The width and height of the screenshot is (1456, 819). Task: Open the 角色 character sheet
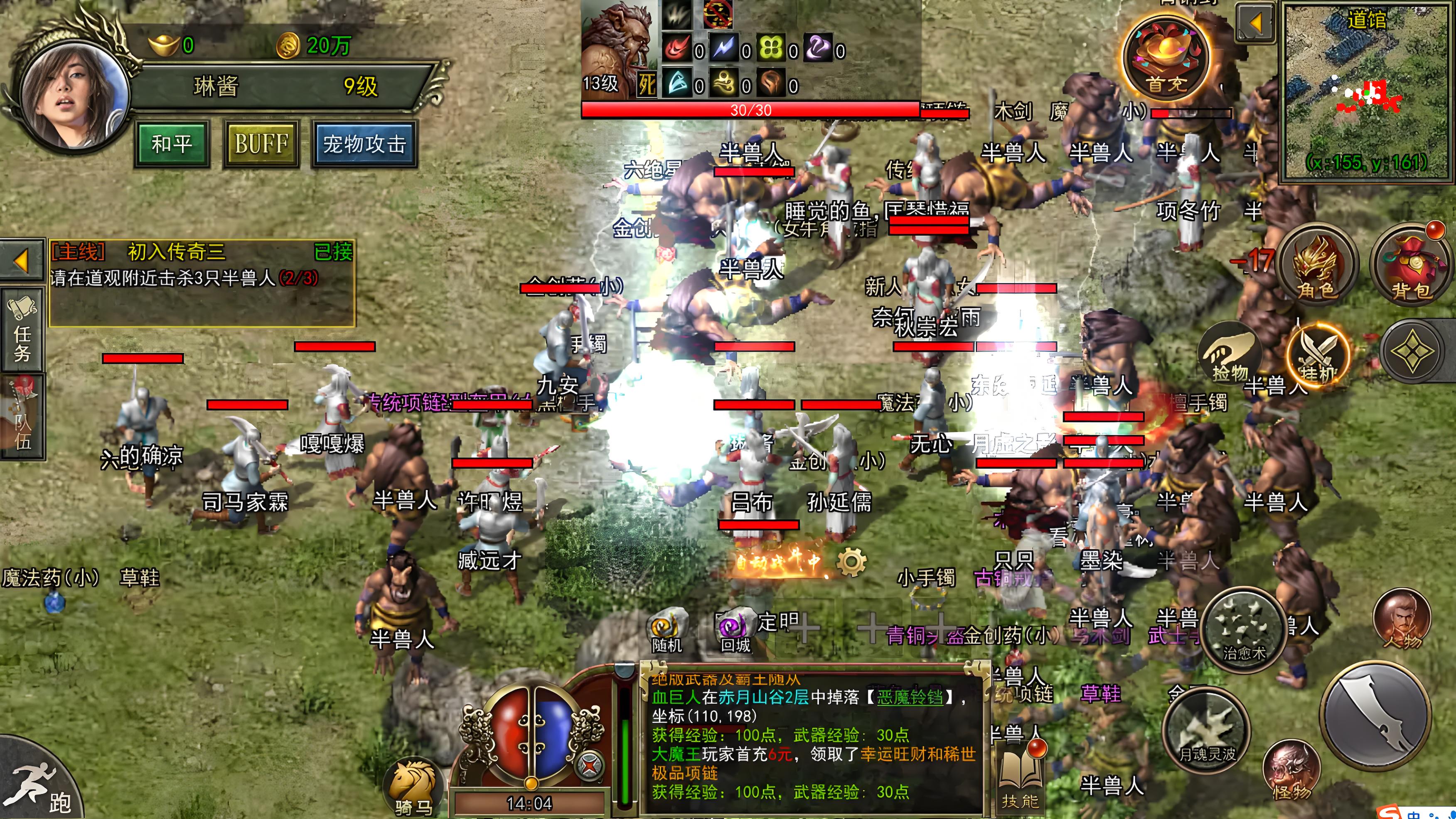click(x=1316, y=266)
